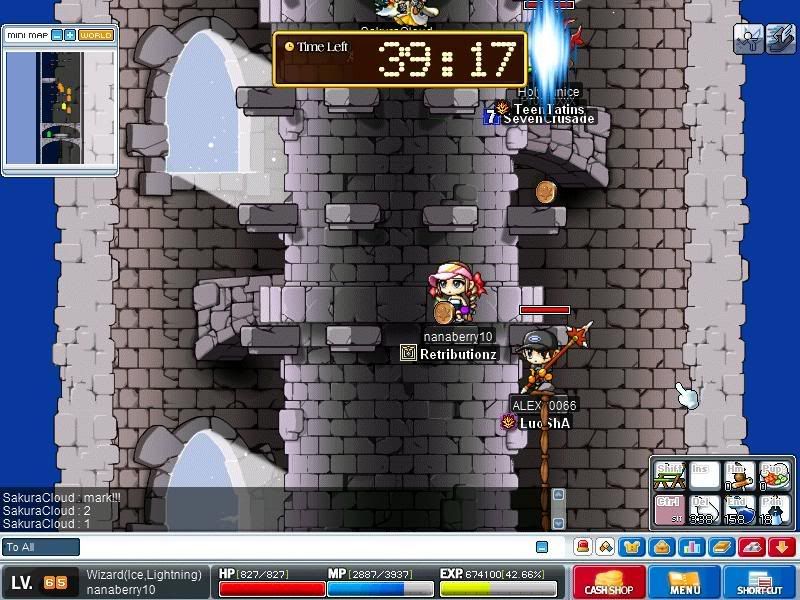Expand the minimap with the plus button
Viewport: 800px width, 600px height.
70,35
